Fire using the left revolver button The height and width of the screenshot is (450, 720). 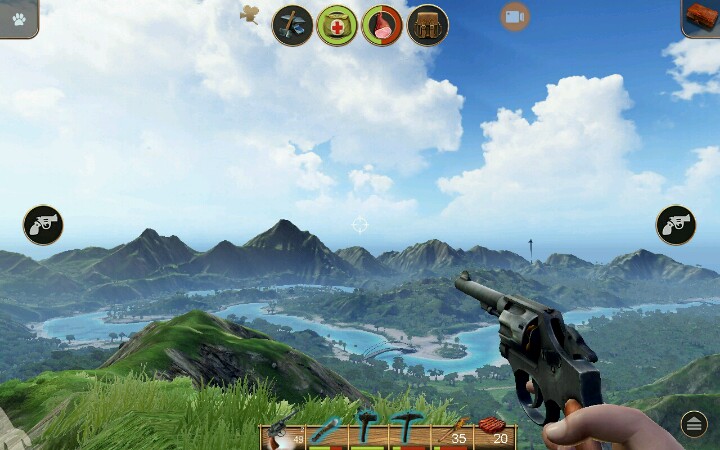43,225
